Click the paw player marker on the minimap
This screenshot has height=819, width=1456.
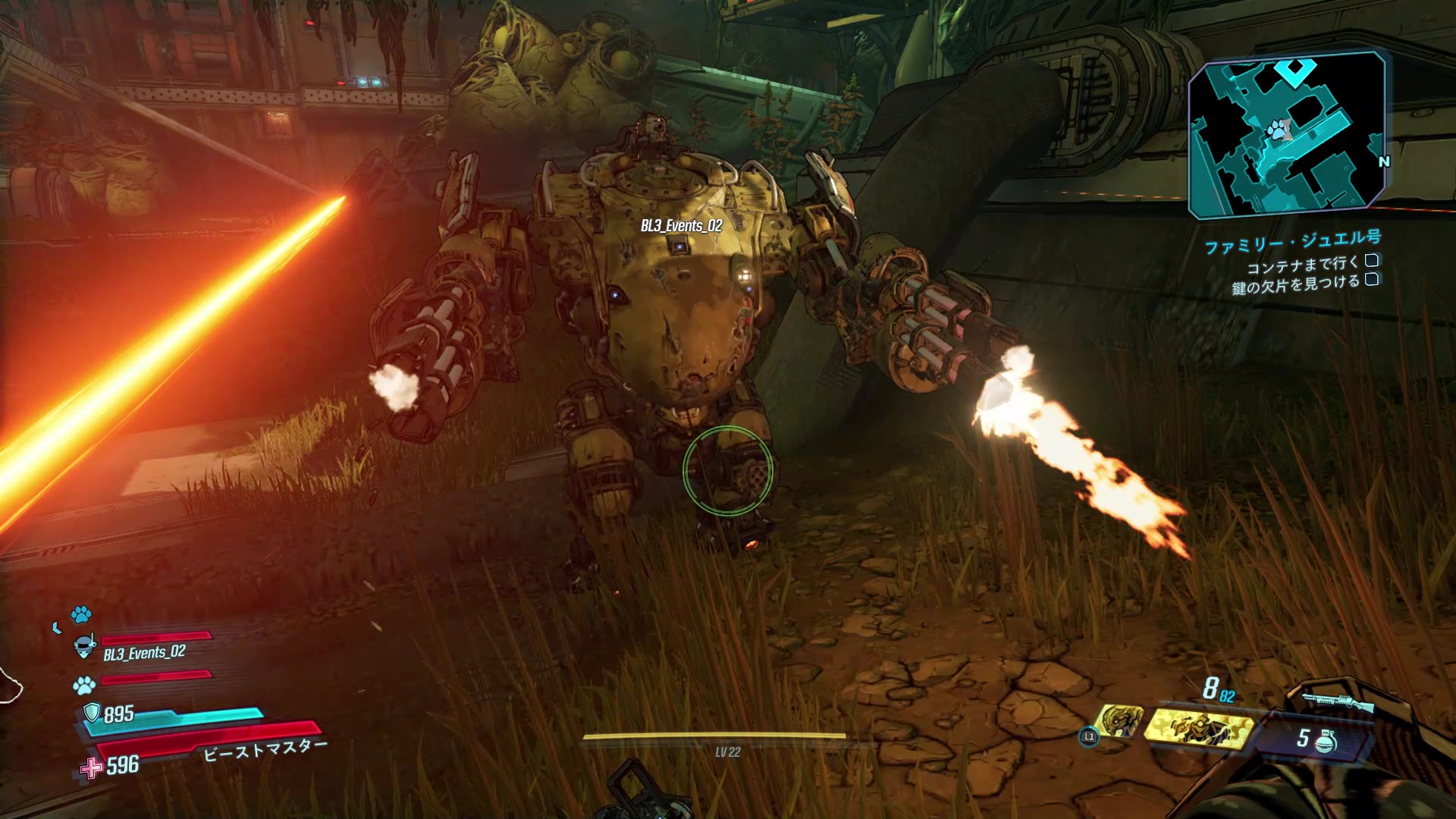1281,132
